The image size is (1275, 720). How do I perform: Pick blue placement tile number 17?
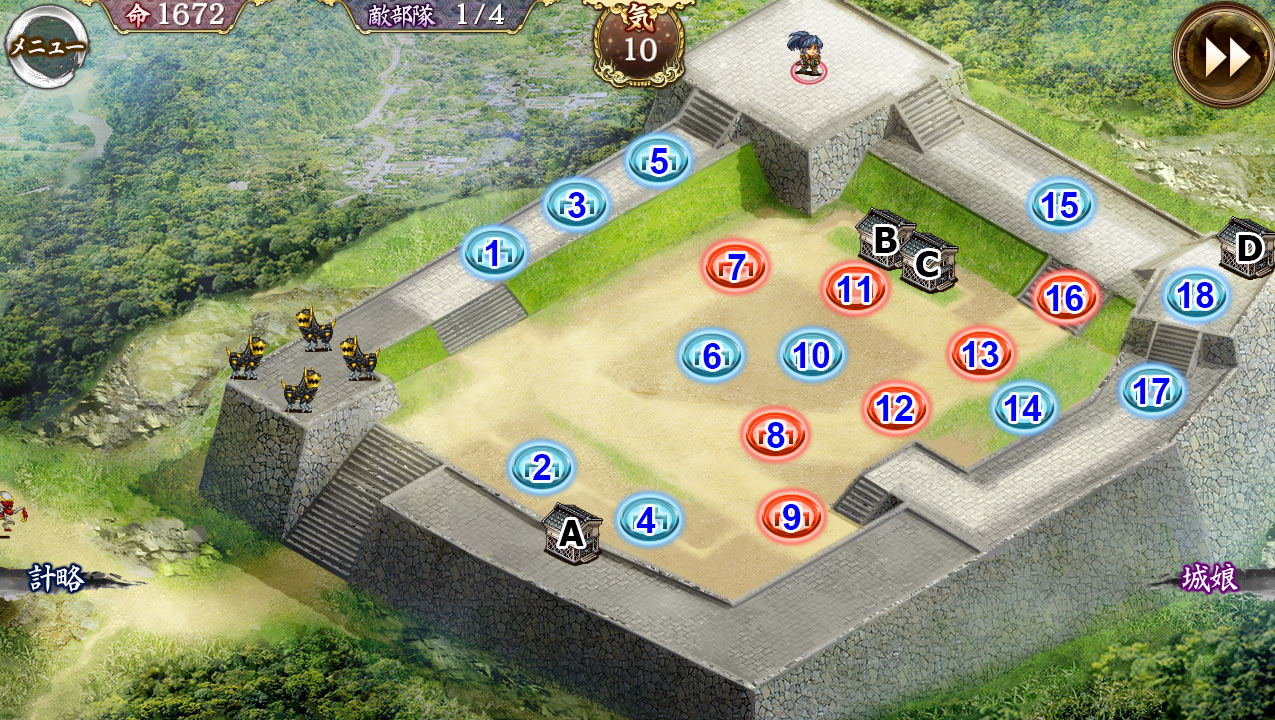[x=1152, y=391]
